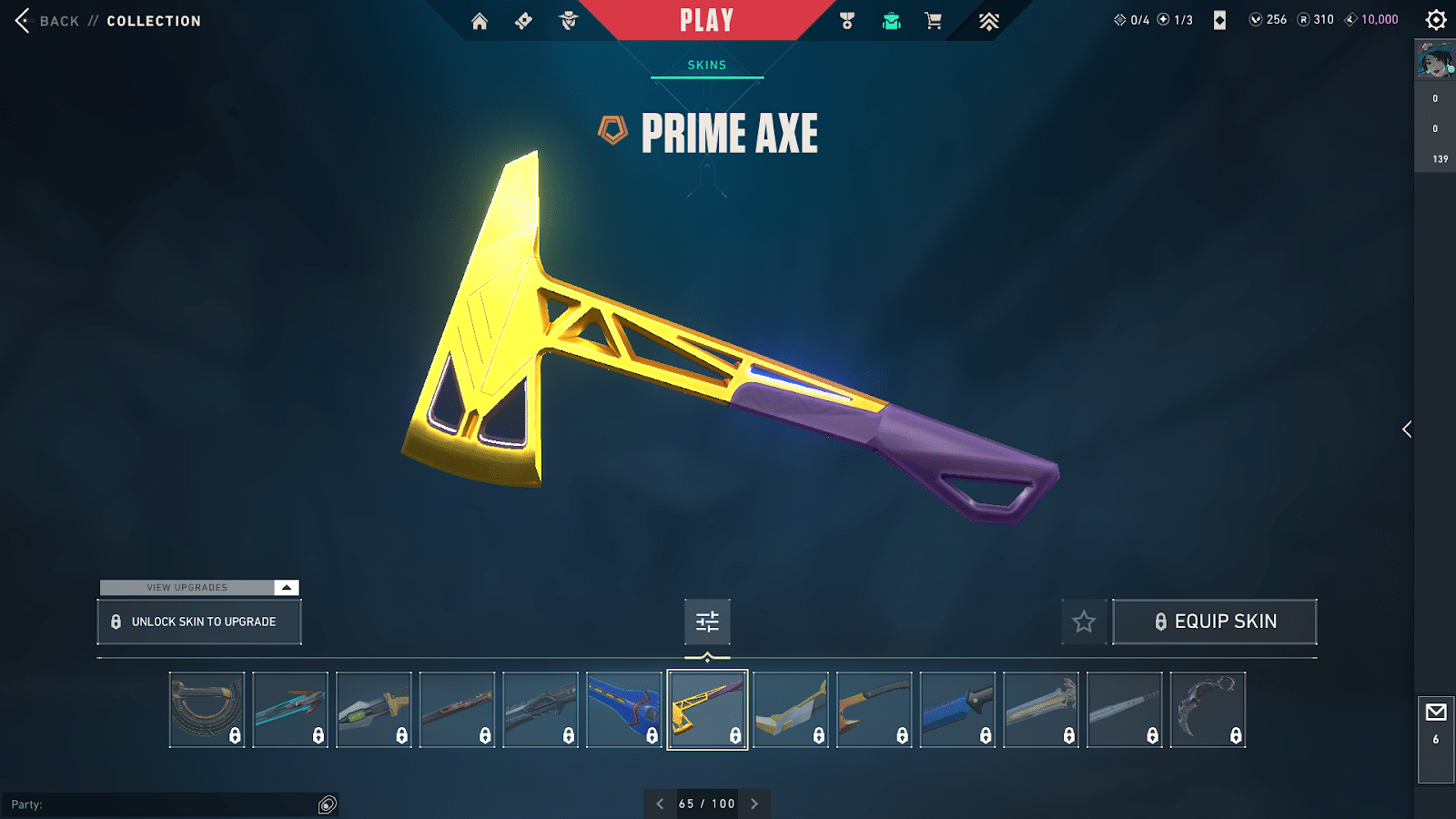This screenshot has height=819, width=1456.
Task: Mark Prime Axe as favorite with star
Action: [x=1084, y=622]
